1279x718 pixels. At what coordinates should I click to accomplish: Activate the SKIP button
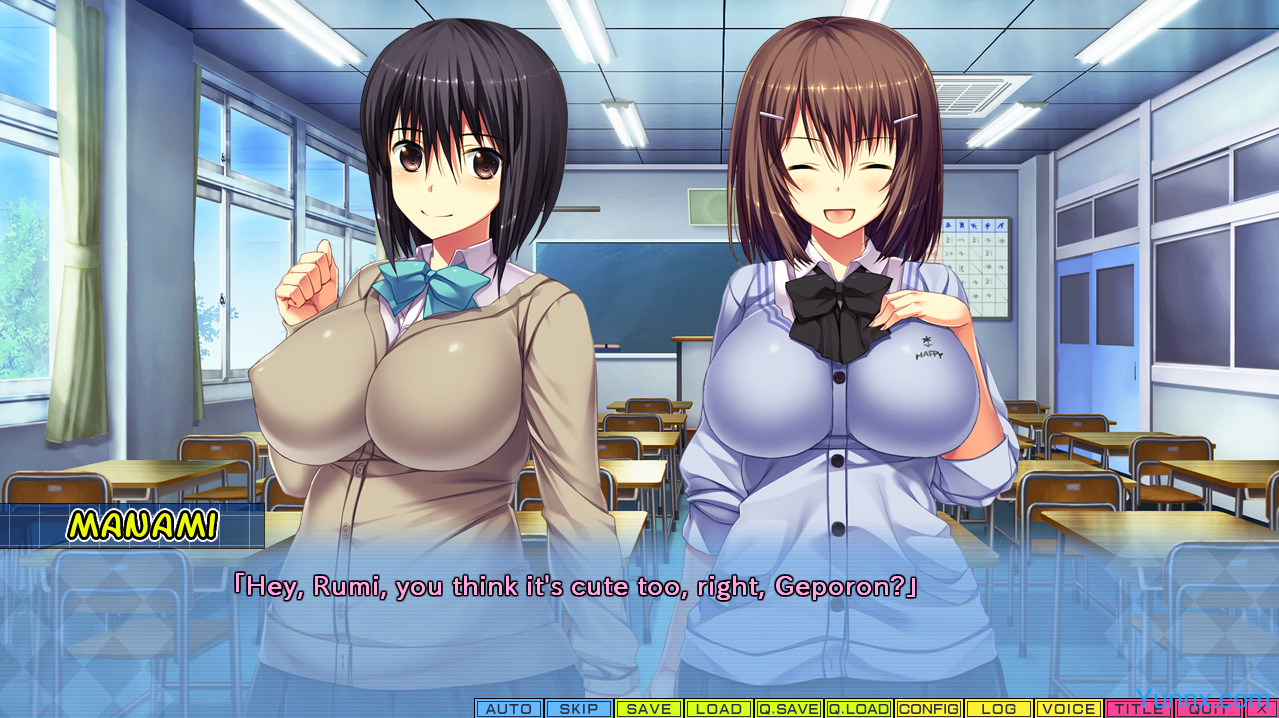coord(579,709)
